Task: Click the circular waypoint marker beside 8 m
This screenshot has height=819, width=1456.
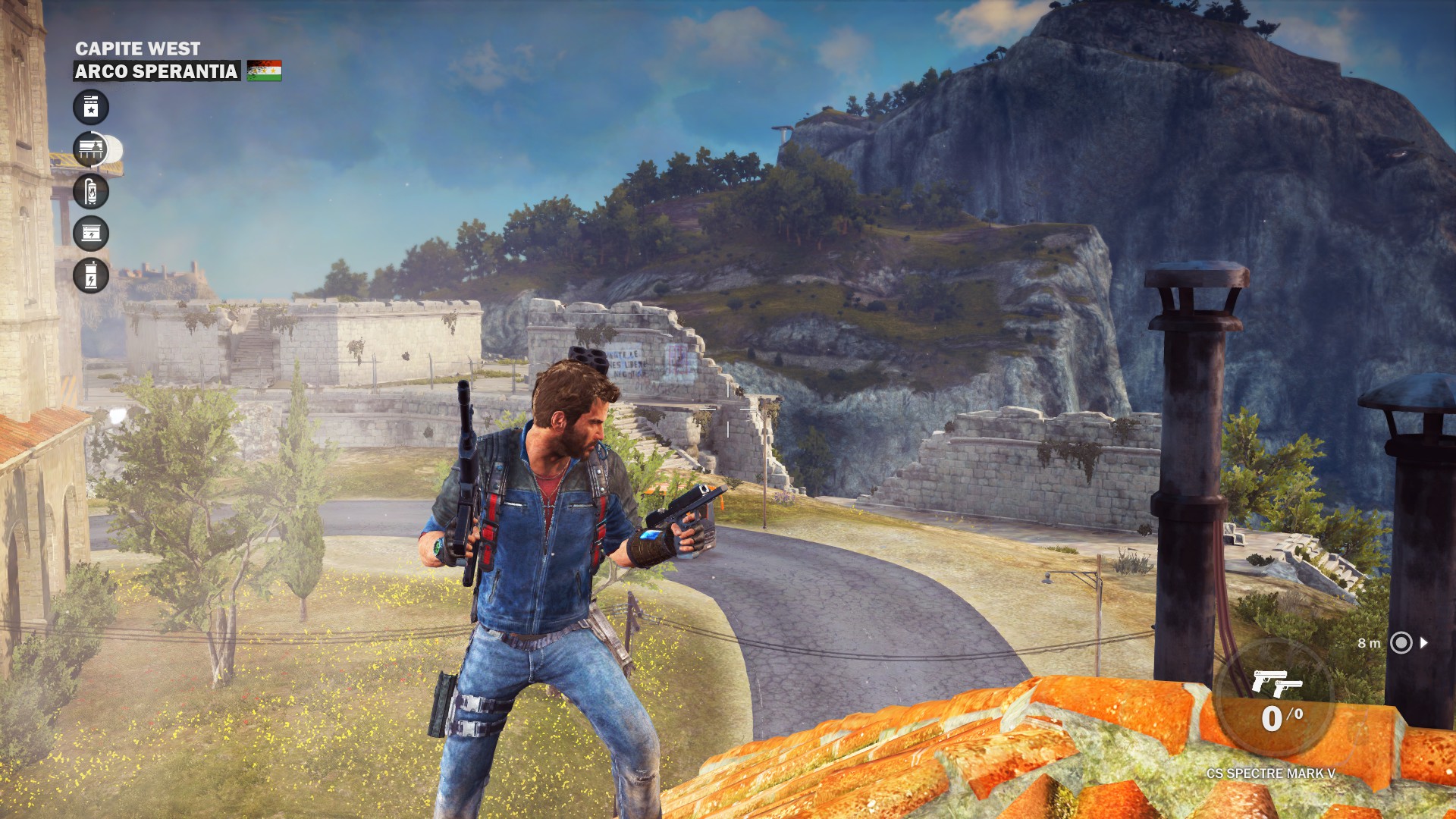Action: tap(1401, 643)
